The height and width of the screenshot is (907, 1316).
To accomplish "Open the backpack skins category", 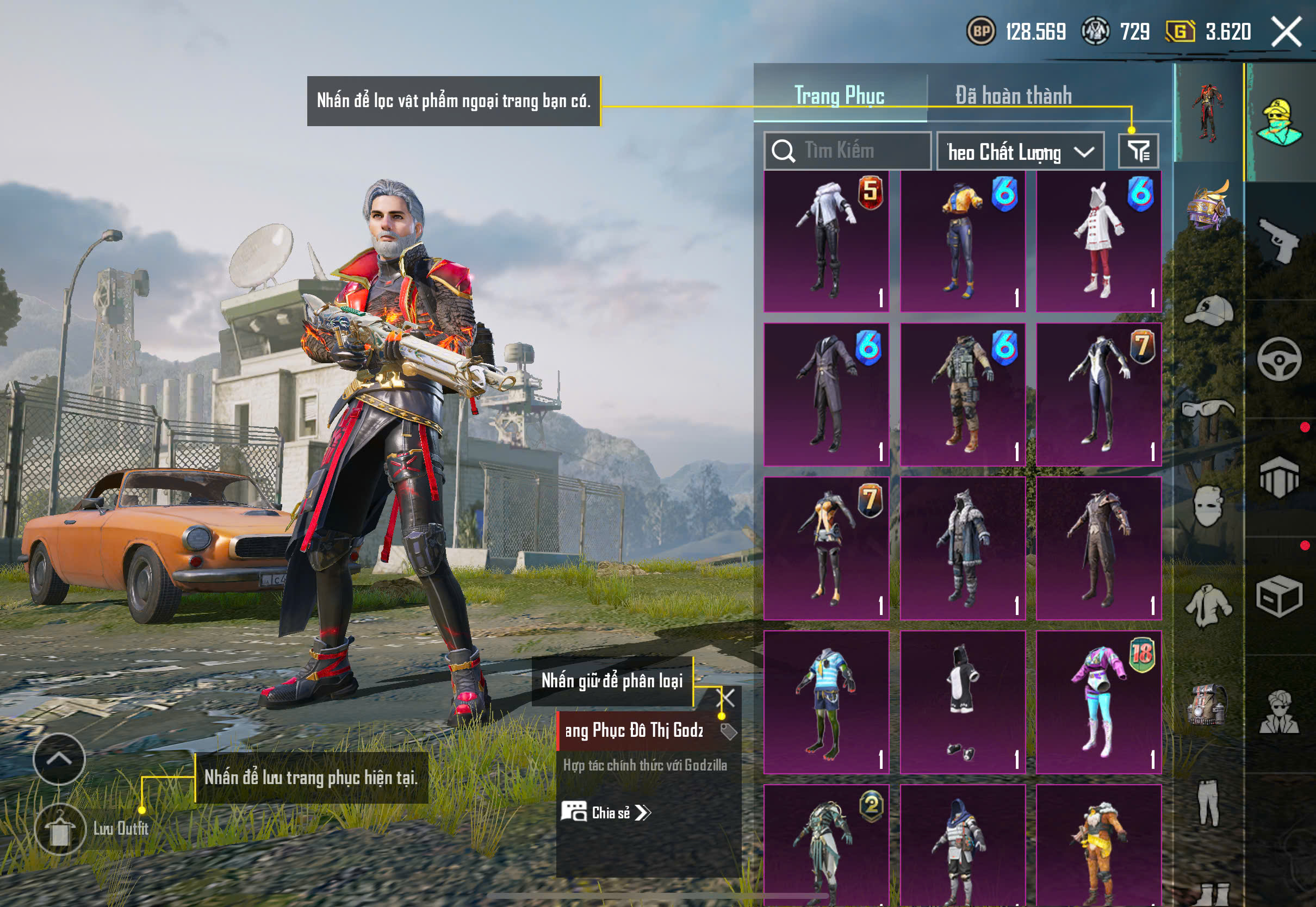I will 1209,705.
